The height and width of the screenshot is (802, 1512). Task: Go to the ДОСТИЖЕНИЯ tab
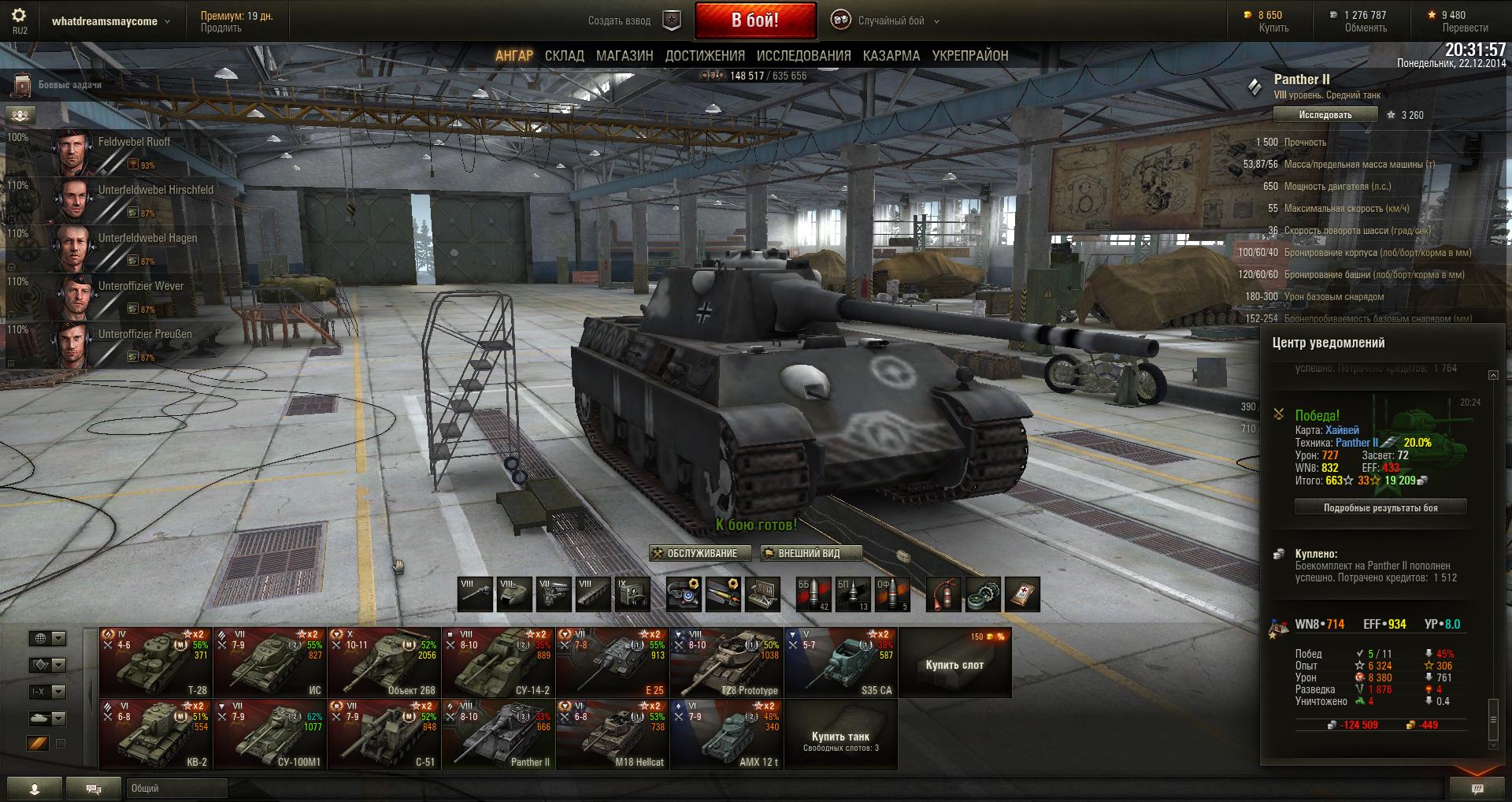point(705,56)
